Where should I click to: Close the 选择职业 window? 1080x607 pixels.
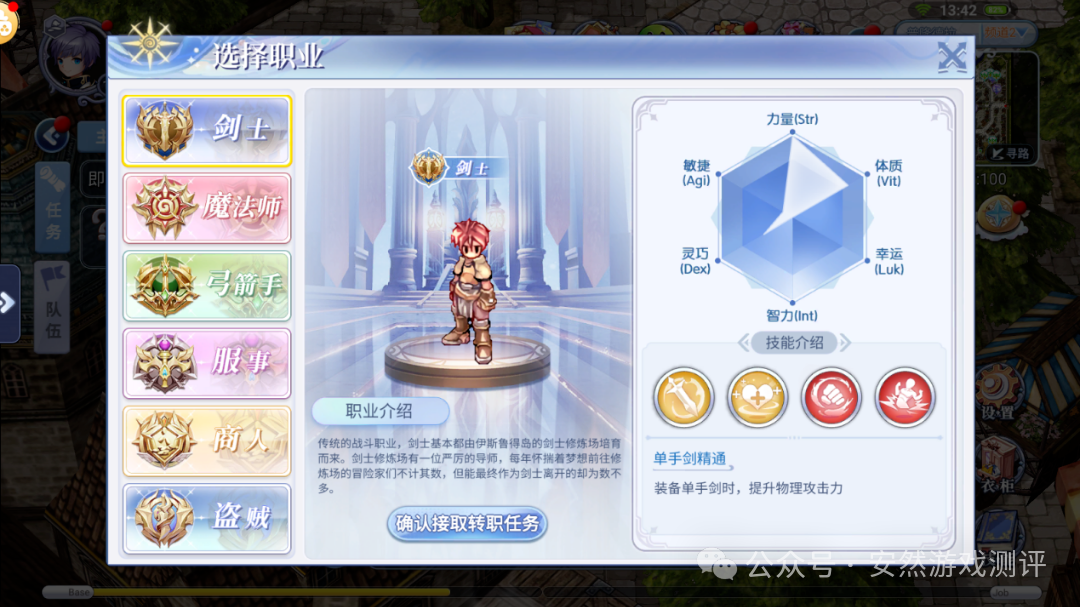click(x=951, y=58)
